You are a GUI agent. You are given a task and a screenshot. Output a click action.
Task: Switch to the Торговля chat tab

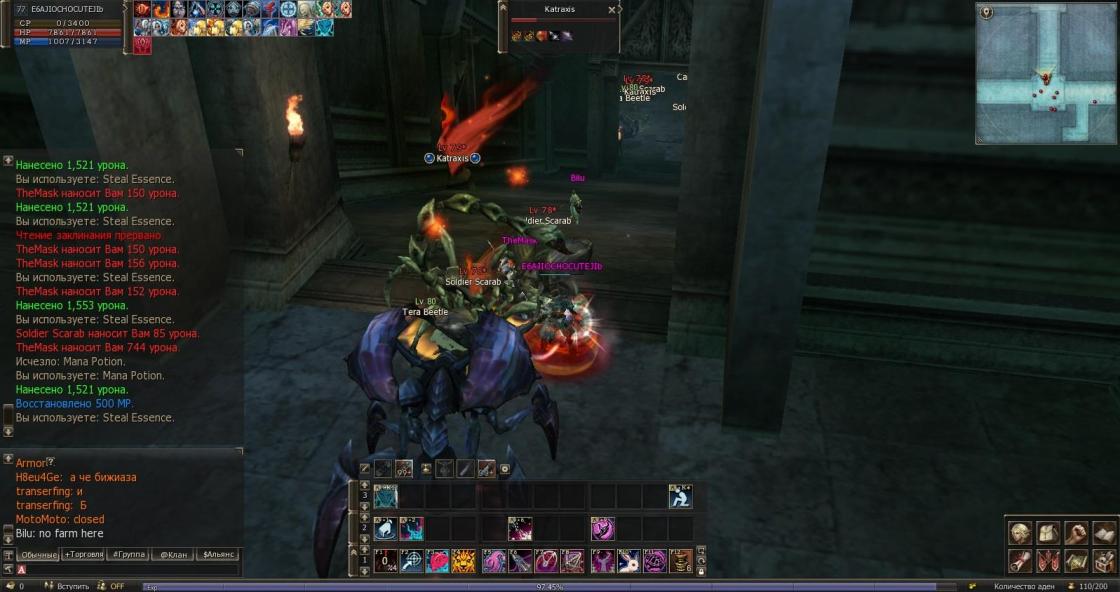click(x=83, y=554)
